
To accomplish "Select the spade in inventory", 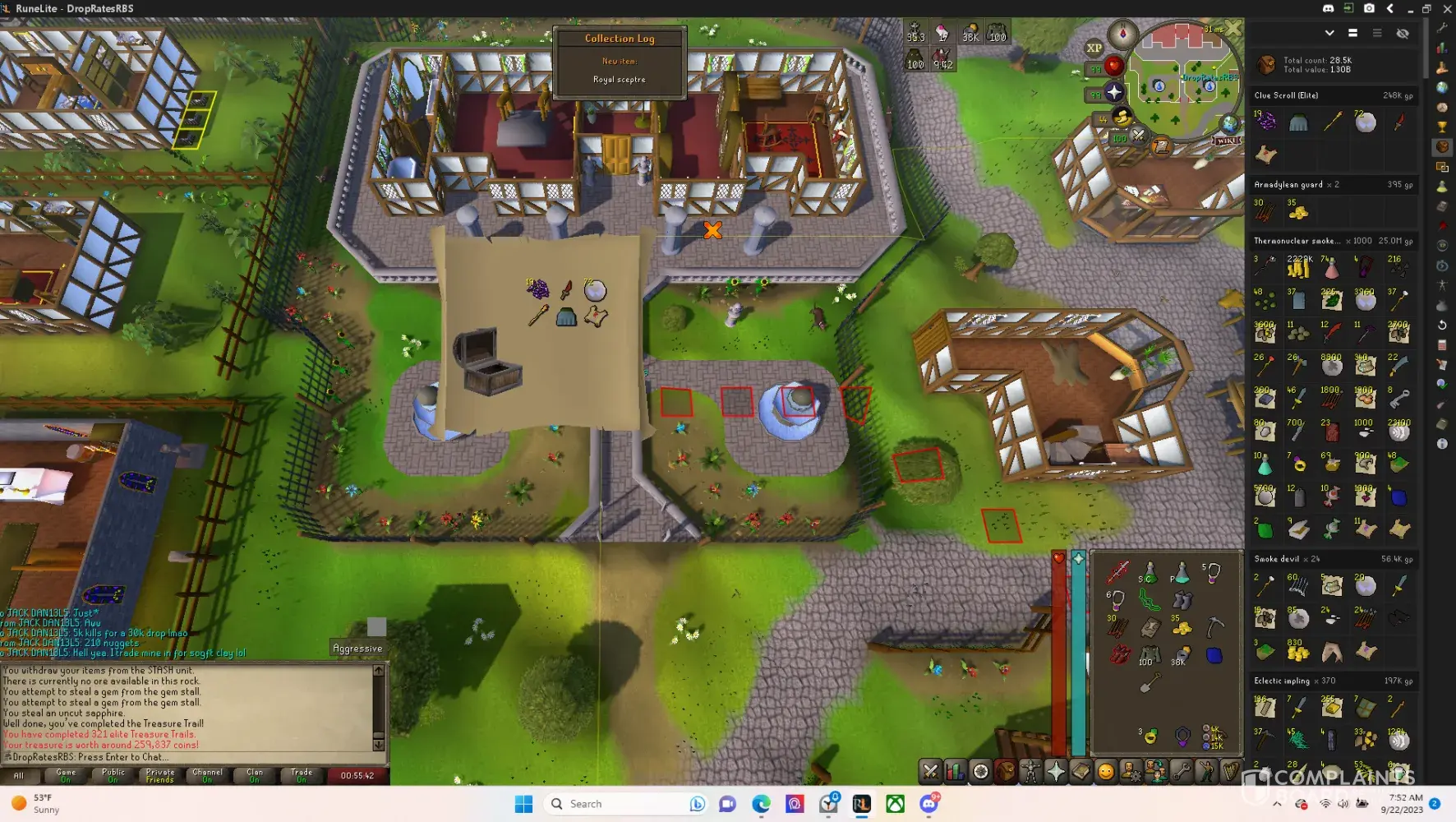I will pyautogui.click(x=1150, y=682).
